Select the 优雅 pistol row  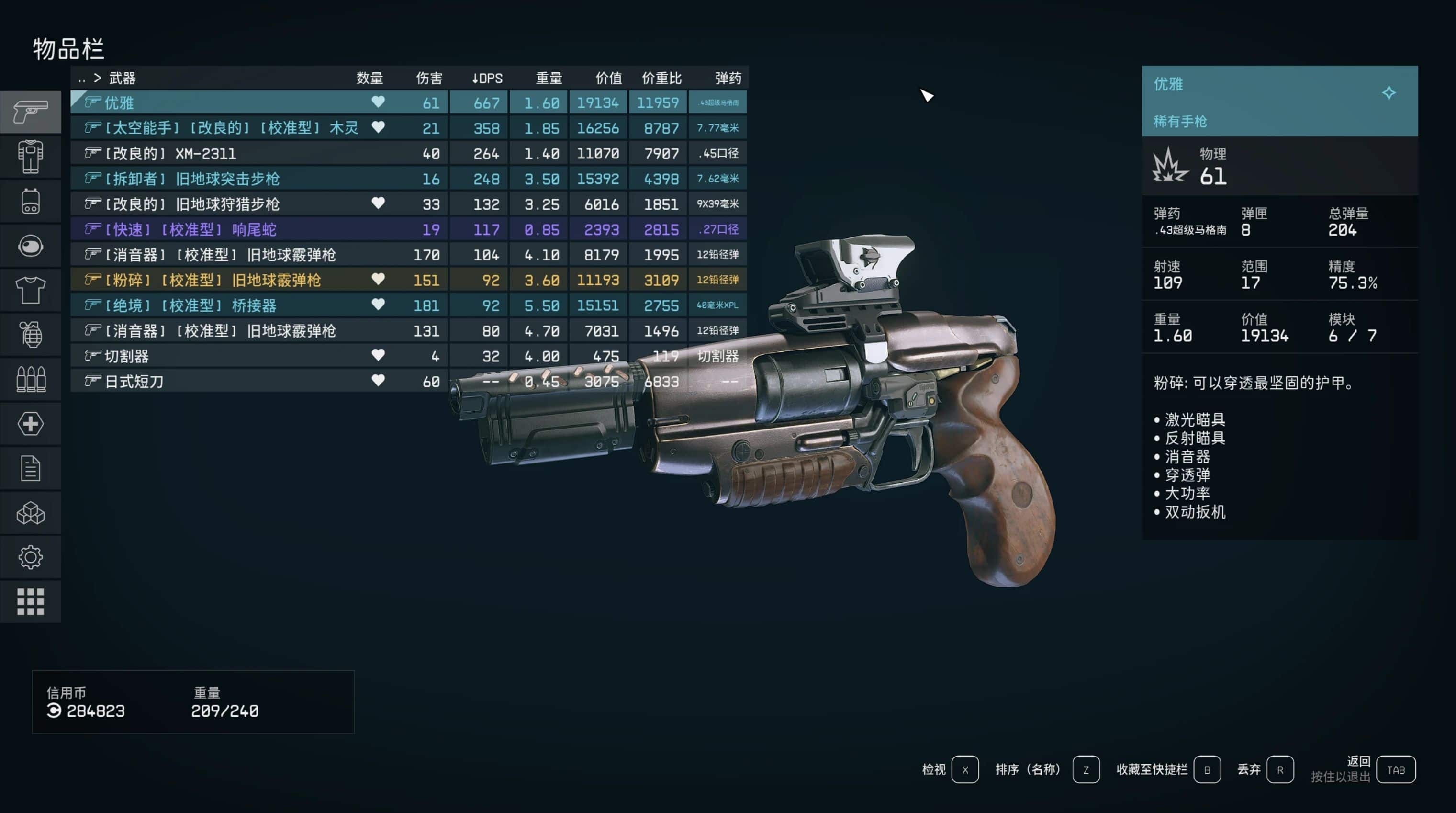(226, 103)
